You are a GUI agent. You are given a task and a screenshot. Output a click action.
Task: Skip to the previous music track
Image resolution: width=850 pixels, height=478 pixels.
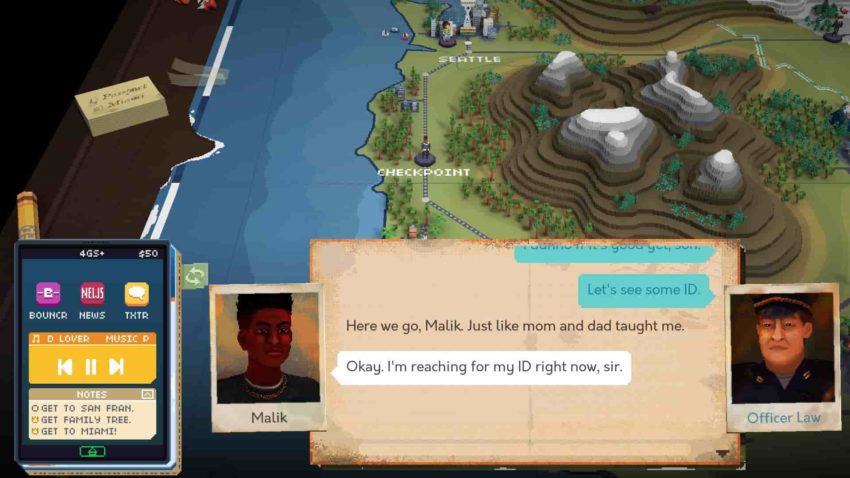(64, 366)
